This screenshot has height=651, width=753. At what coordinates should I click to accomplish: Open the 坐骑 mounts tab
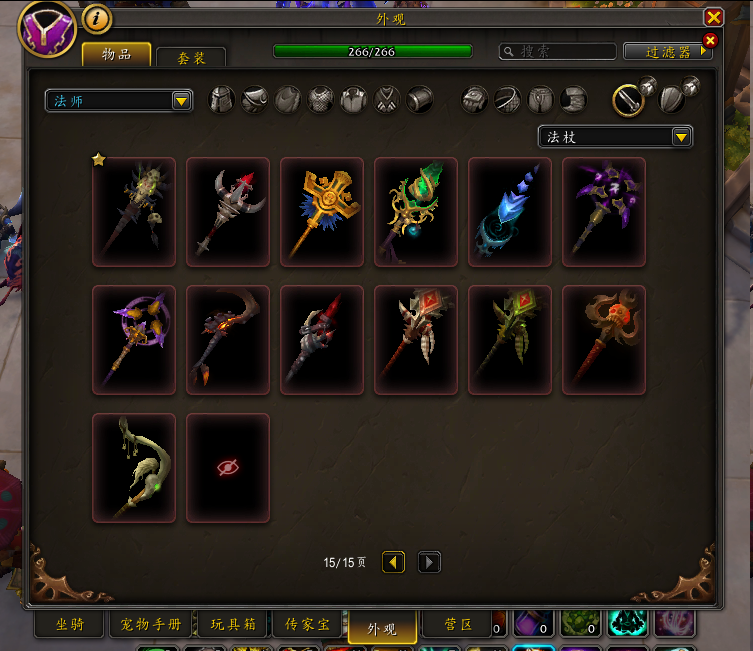(x=70, y=625)
